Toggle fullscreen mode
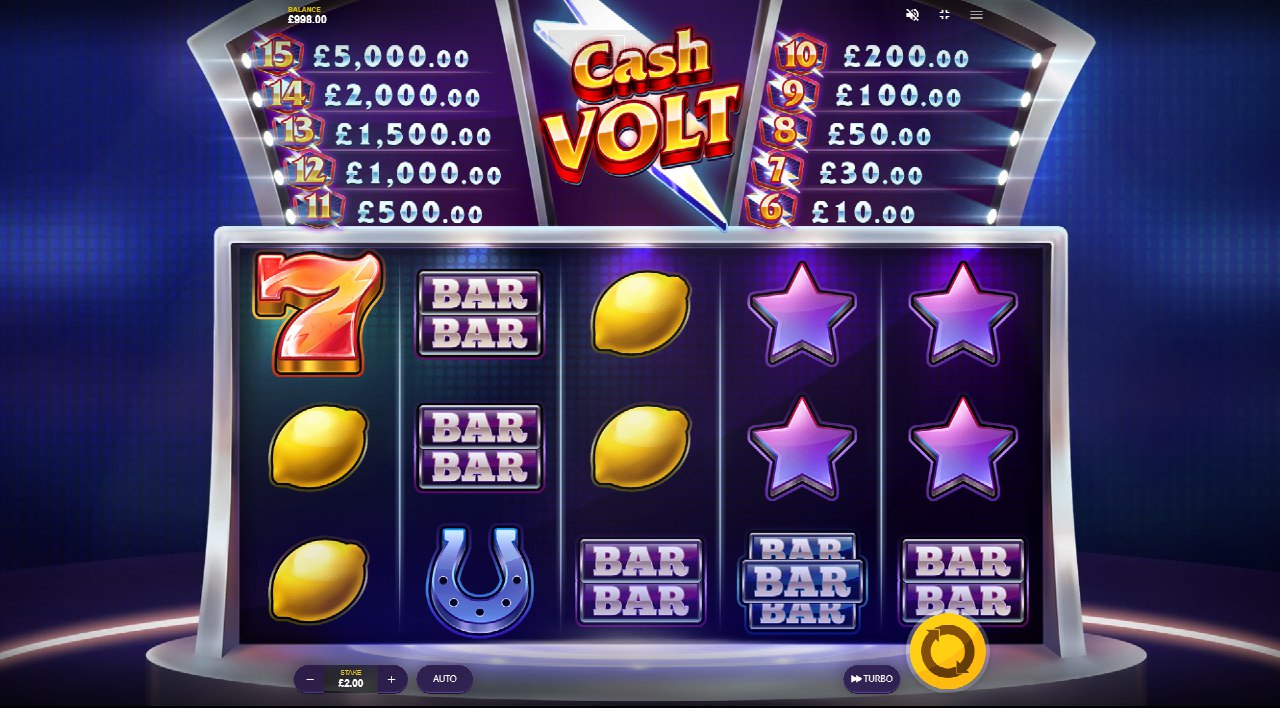This screenshot has width=1280, height=708. pyautogui.click(x=944, y=15)
